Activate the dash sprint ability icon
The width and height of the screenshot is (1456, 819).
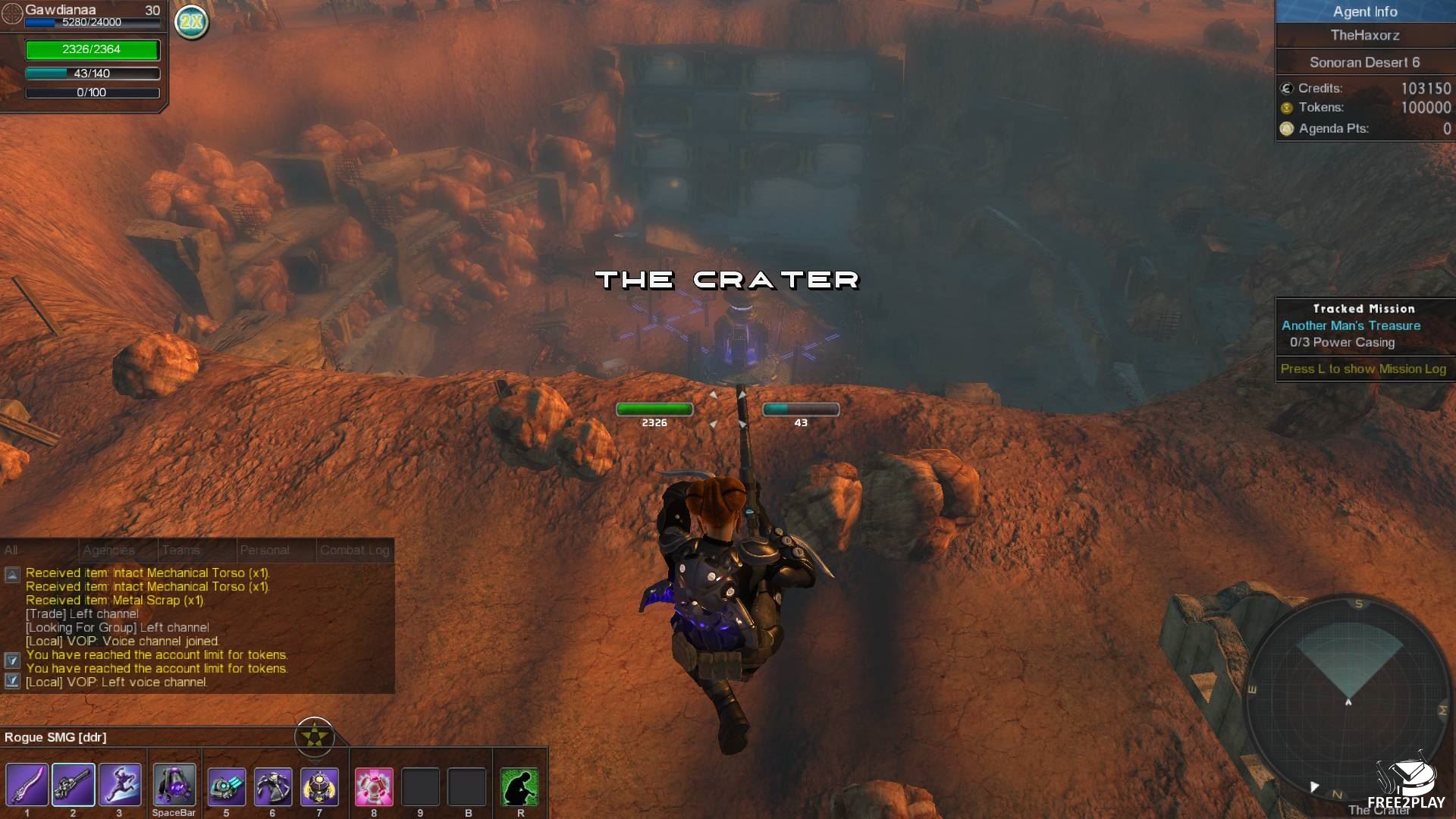(x=120, y=785)
